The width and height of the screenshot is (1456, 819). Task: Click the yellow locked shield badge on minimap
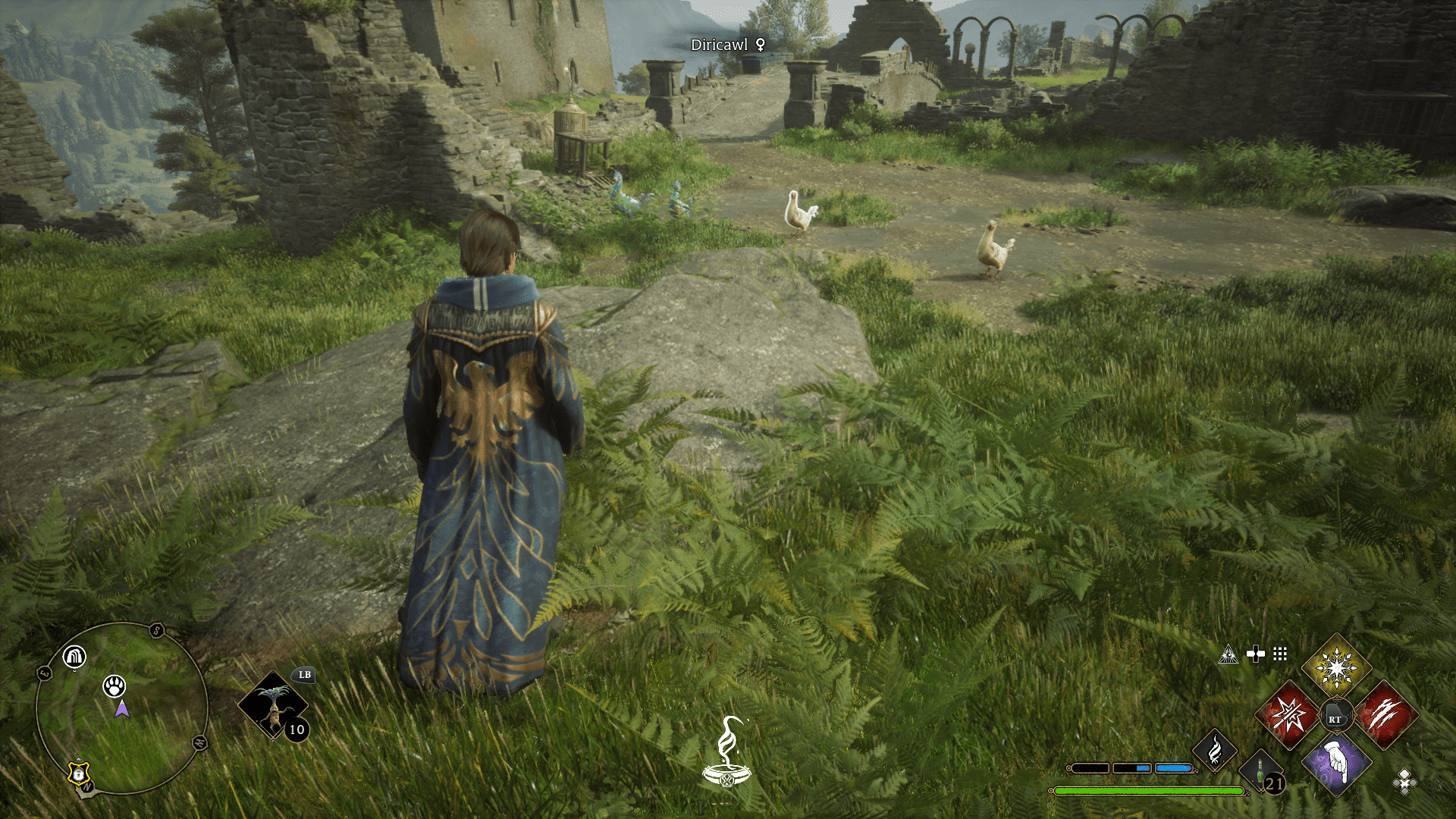point(78,772)
